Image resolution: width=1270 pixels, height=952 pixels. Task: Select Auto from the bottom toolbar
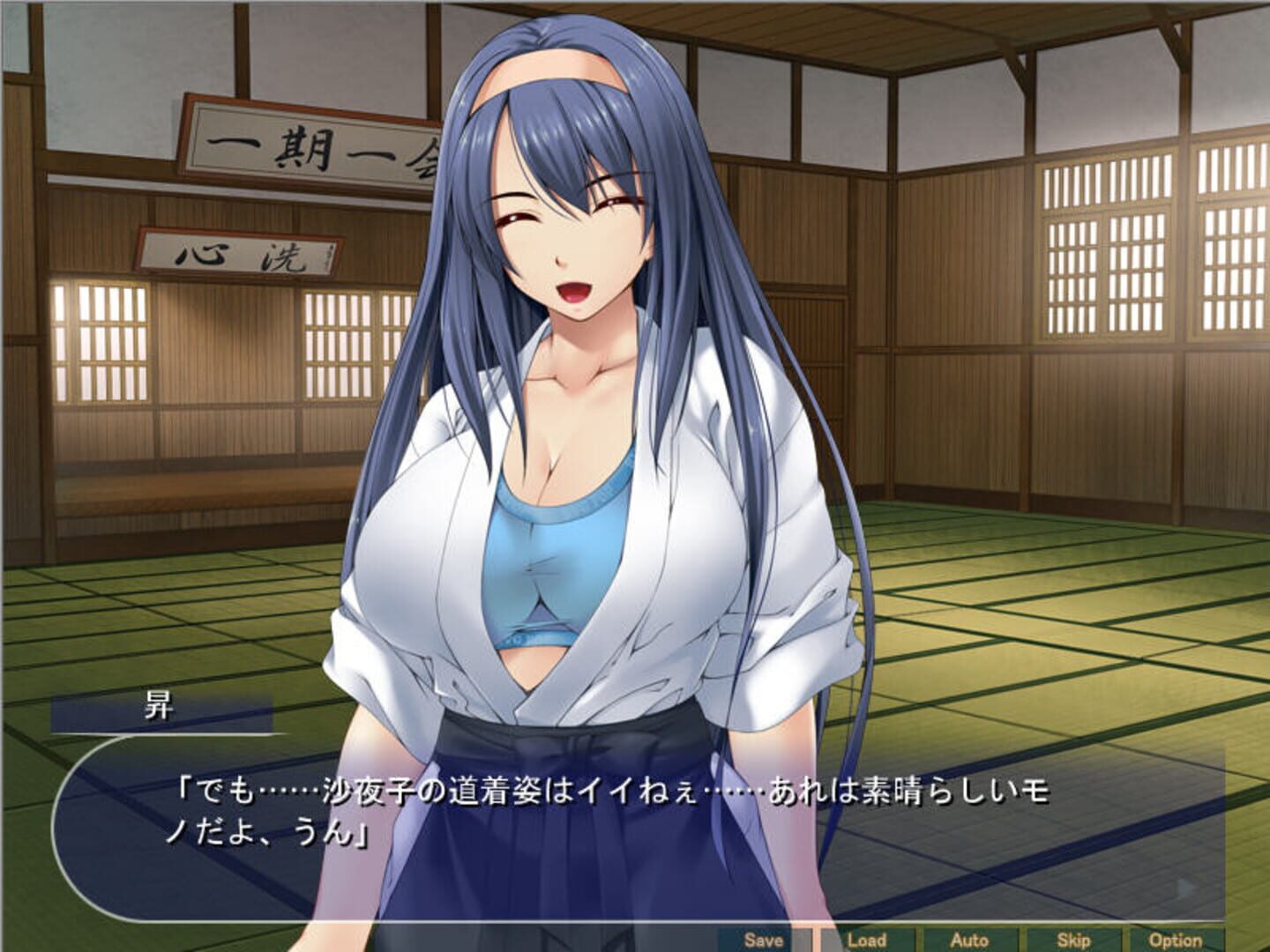pyautogui.click(x=968, y=941)
